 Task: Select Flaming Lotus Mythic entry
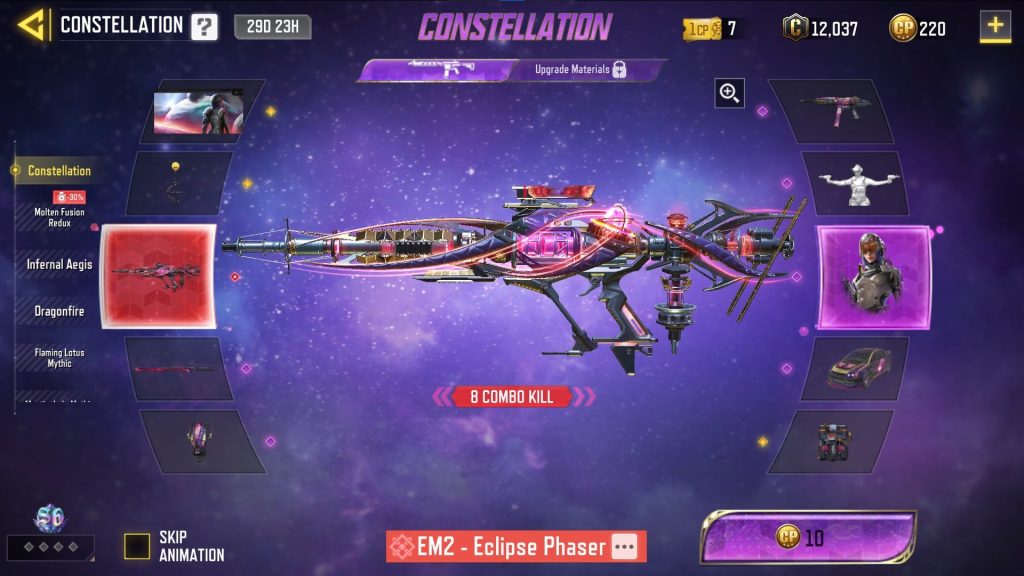coord(59,357)
